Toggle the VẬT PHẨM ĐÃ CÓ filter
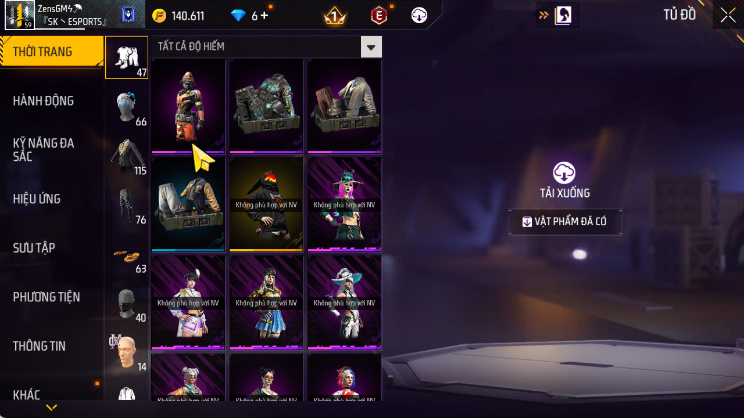This screenshot has width=744, height=418. point(564,222)
